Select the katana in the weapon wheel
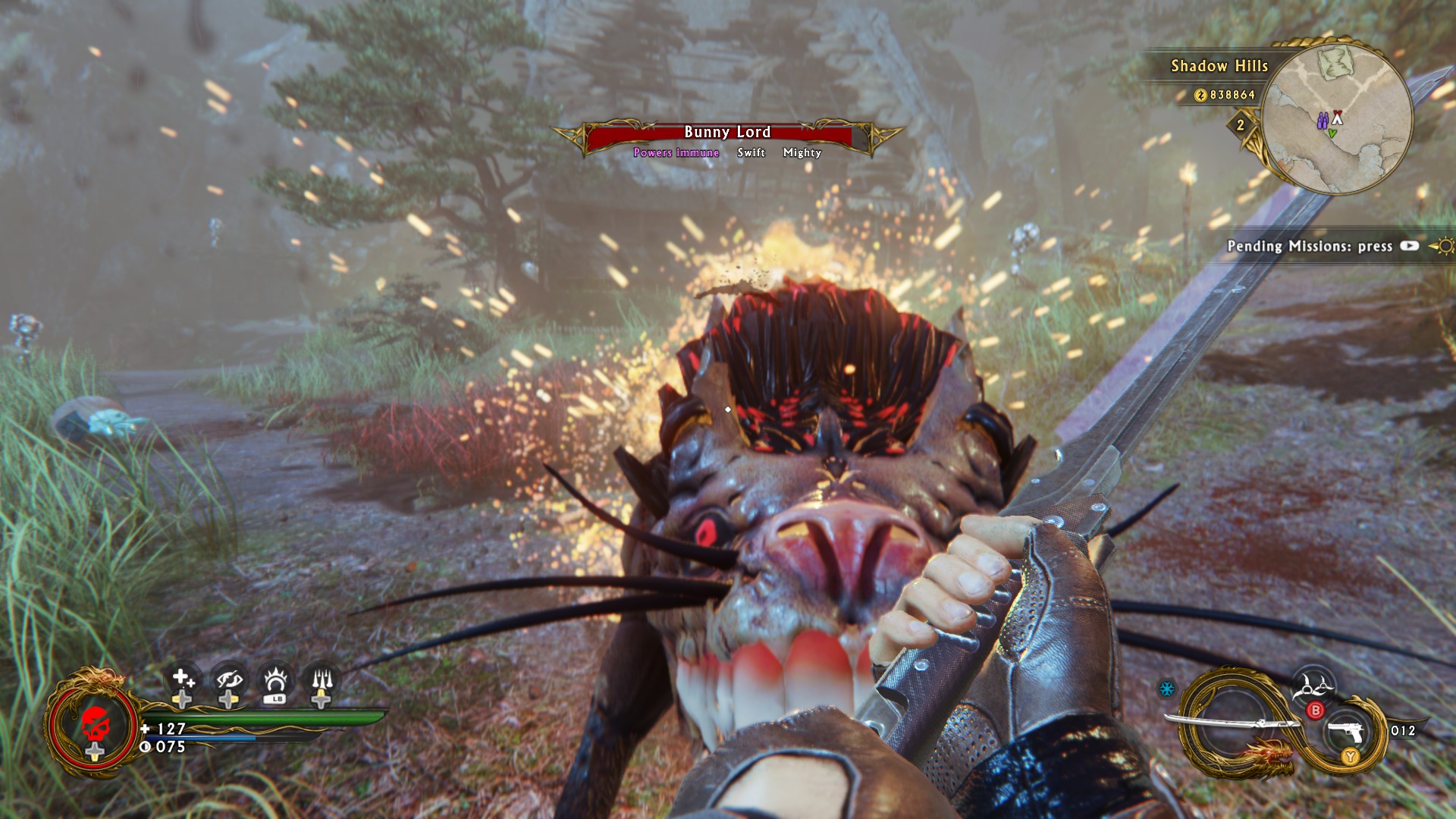The image size is (1456, 819). tap(1228, 723)
